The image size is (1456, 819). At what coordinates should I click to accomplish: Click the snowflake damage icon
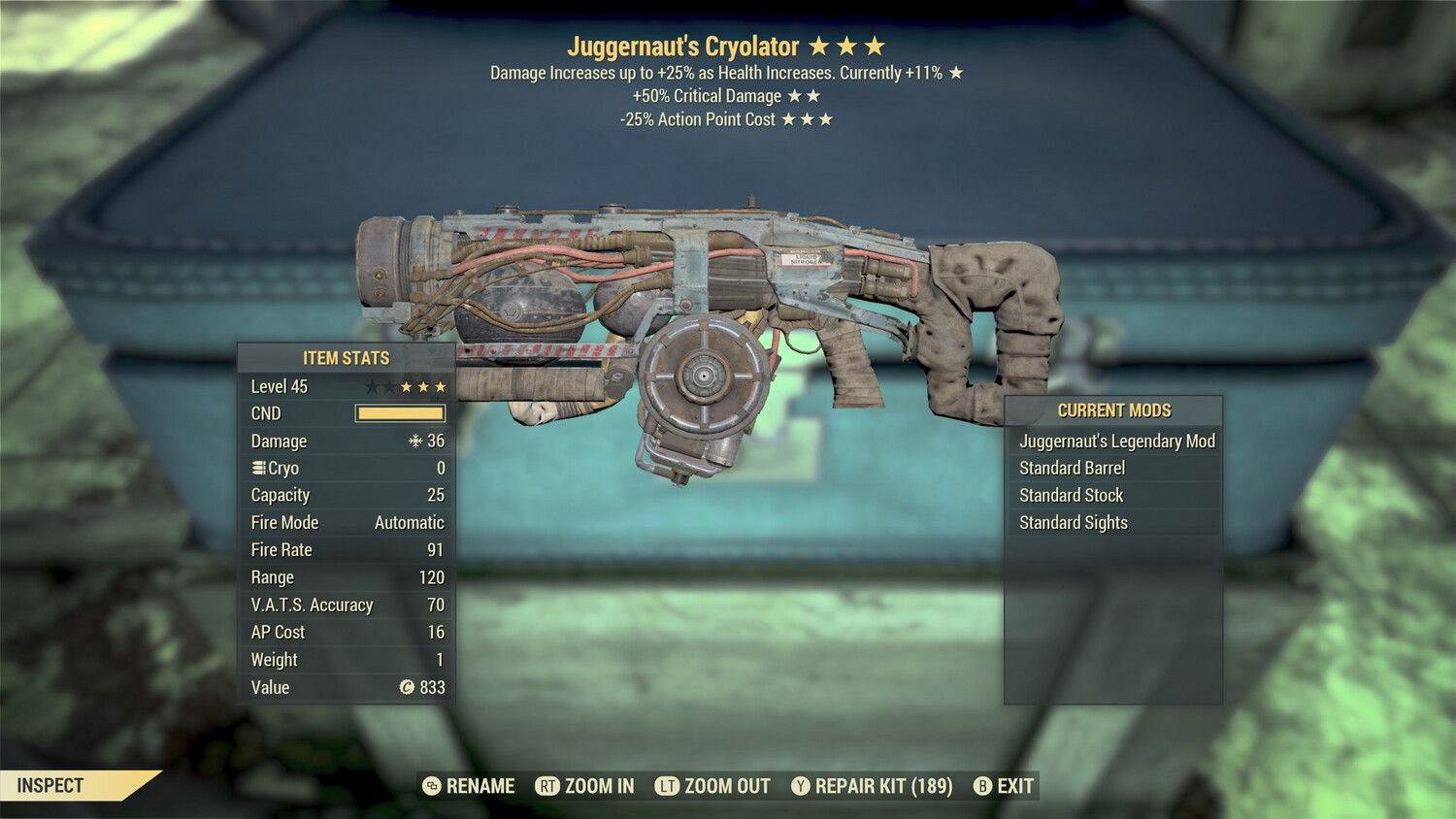point(417,441)
